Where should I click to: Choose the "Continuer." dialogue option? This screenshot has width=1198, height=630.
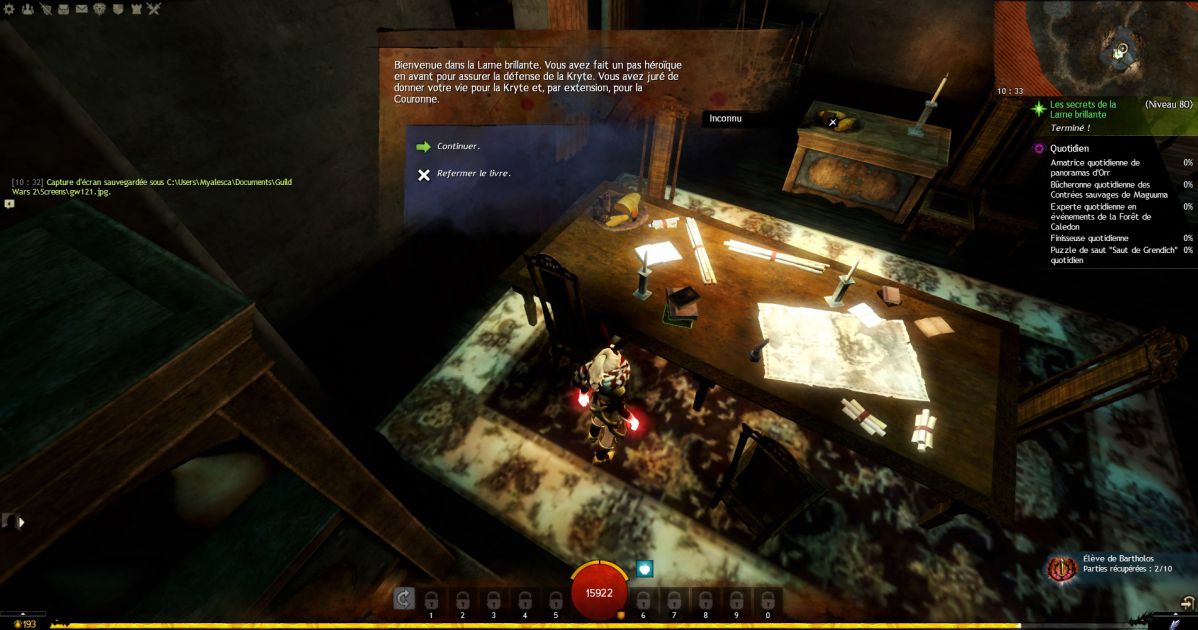click(458, 146)
